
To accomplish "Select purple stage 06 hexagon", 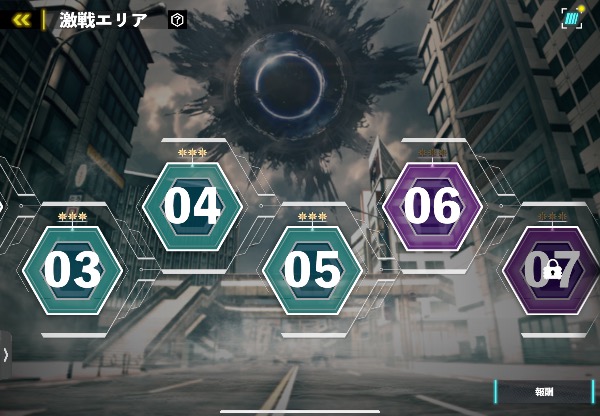I will click(432, 207).
